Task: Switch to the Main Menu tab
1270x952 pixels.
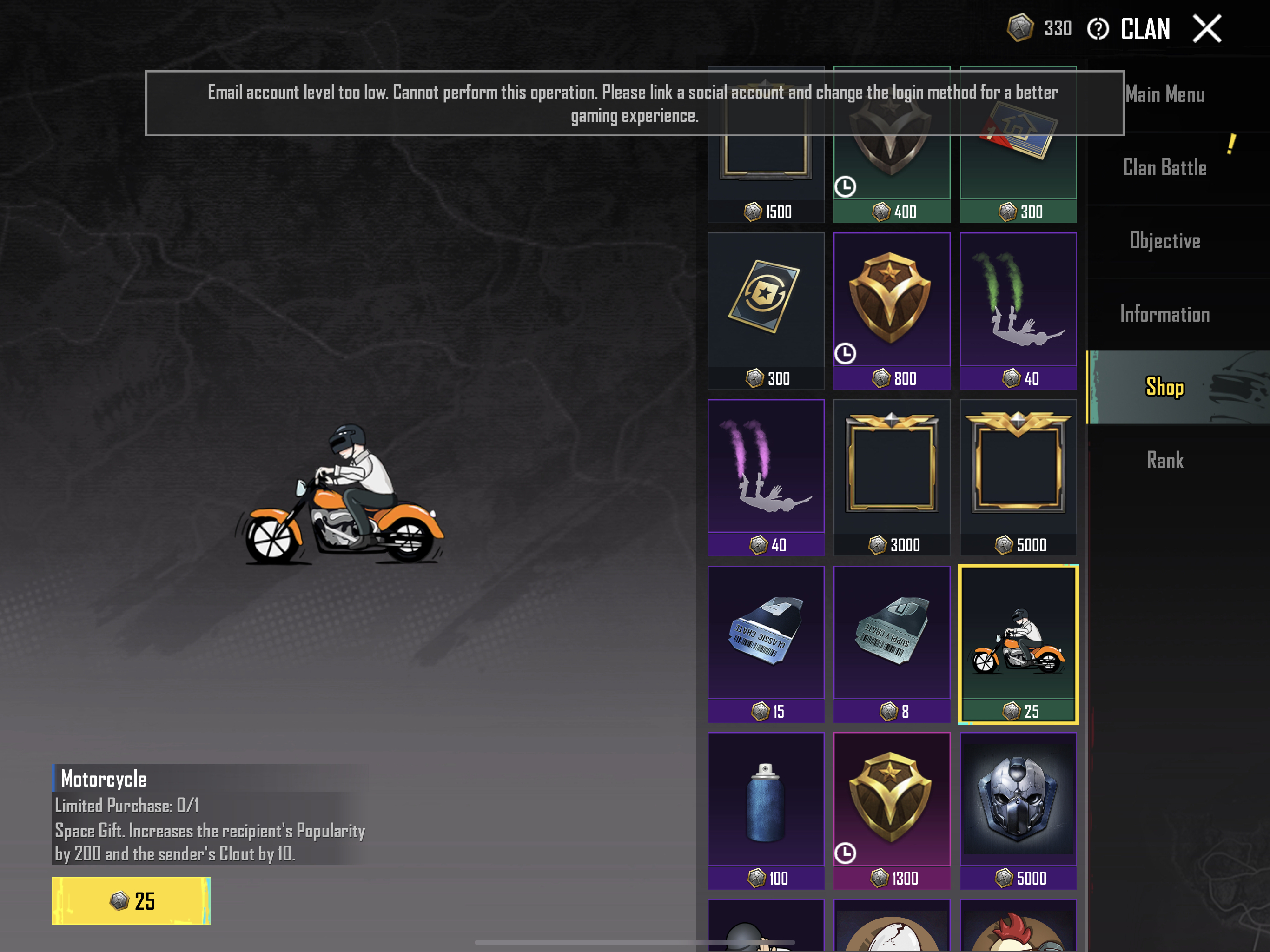Action: [x=1164, y=95]
